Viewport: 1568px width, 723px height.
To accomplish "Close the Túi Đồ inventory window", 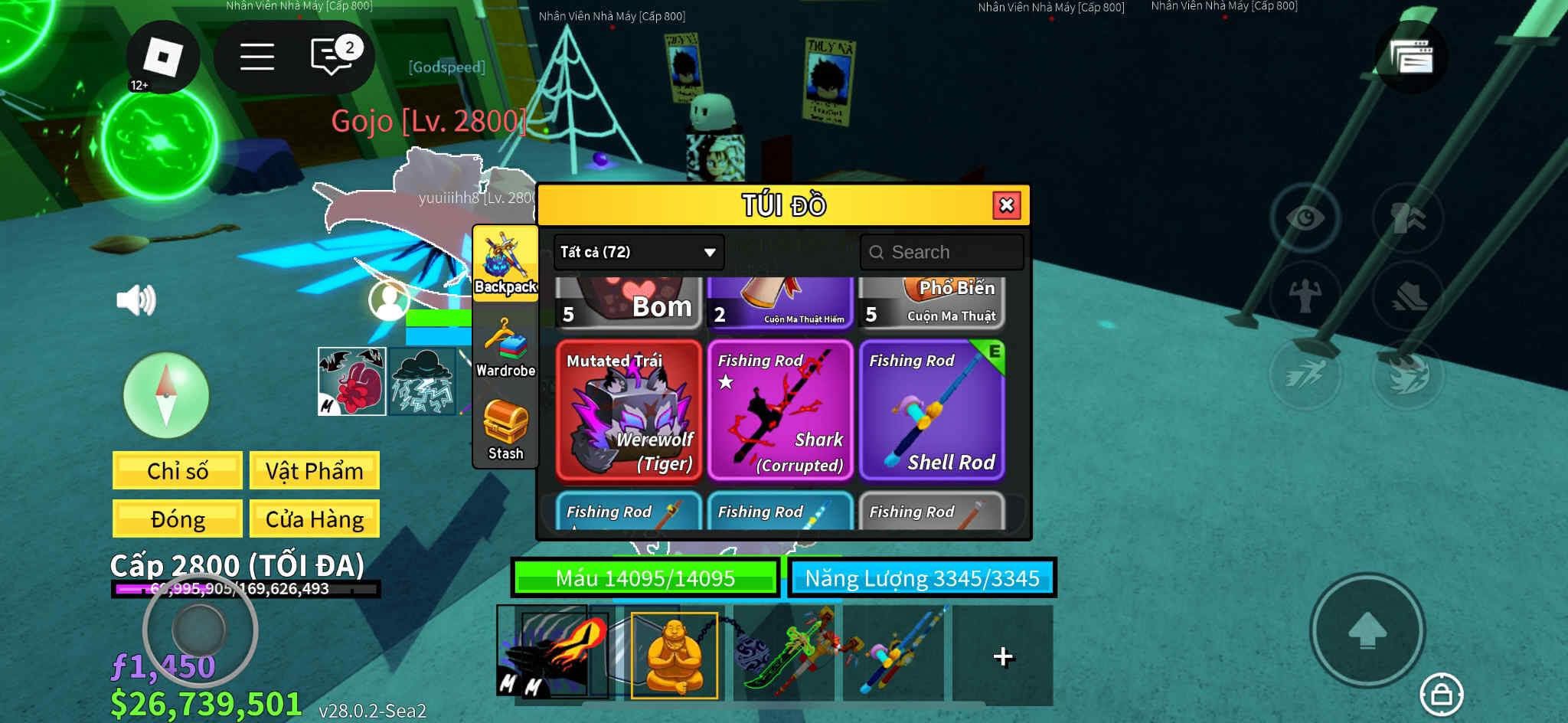I will (x=1006, y=205).
